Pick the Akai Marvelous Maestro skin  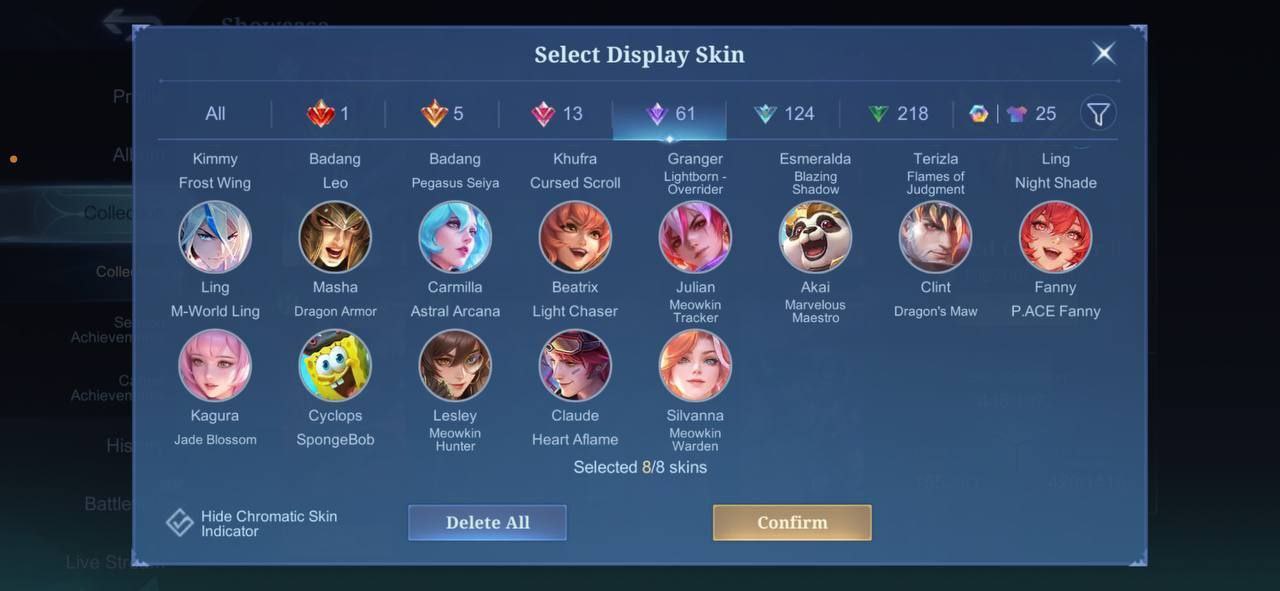click(815, 238)
